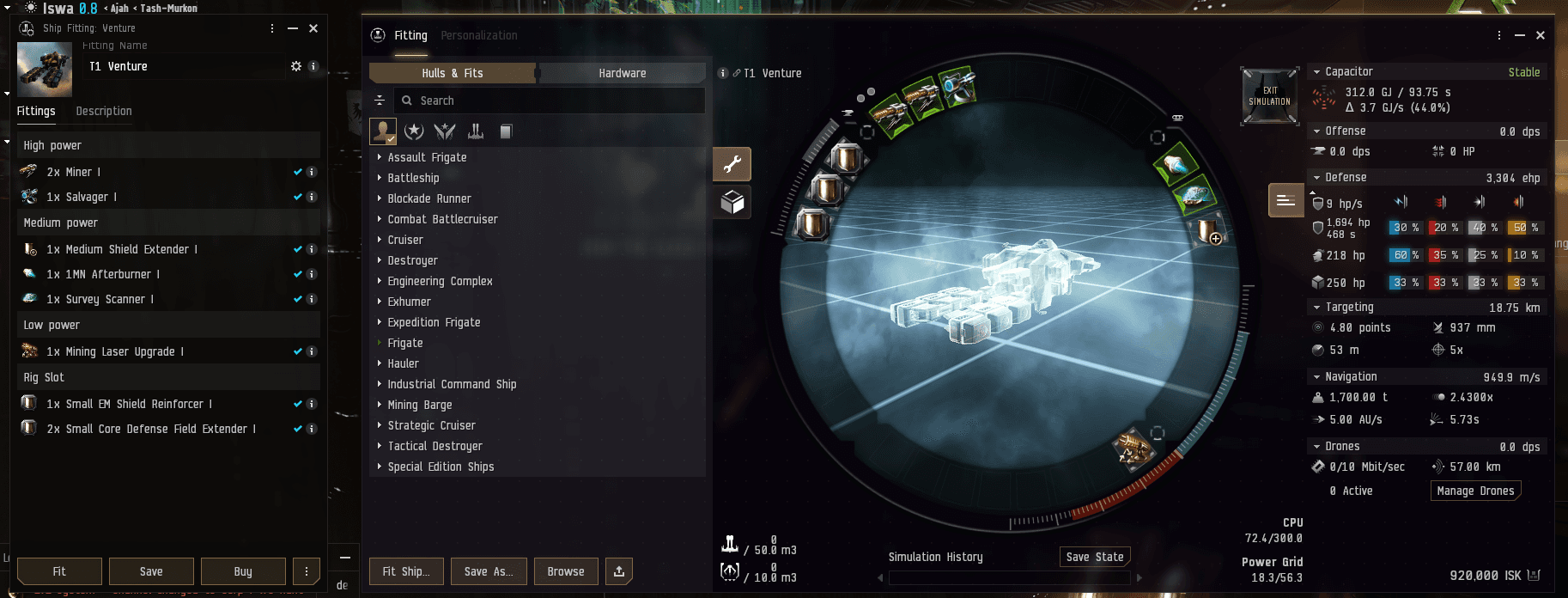Browse saved fittings

pos(566,571)
